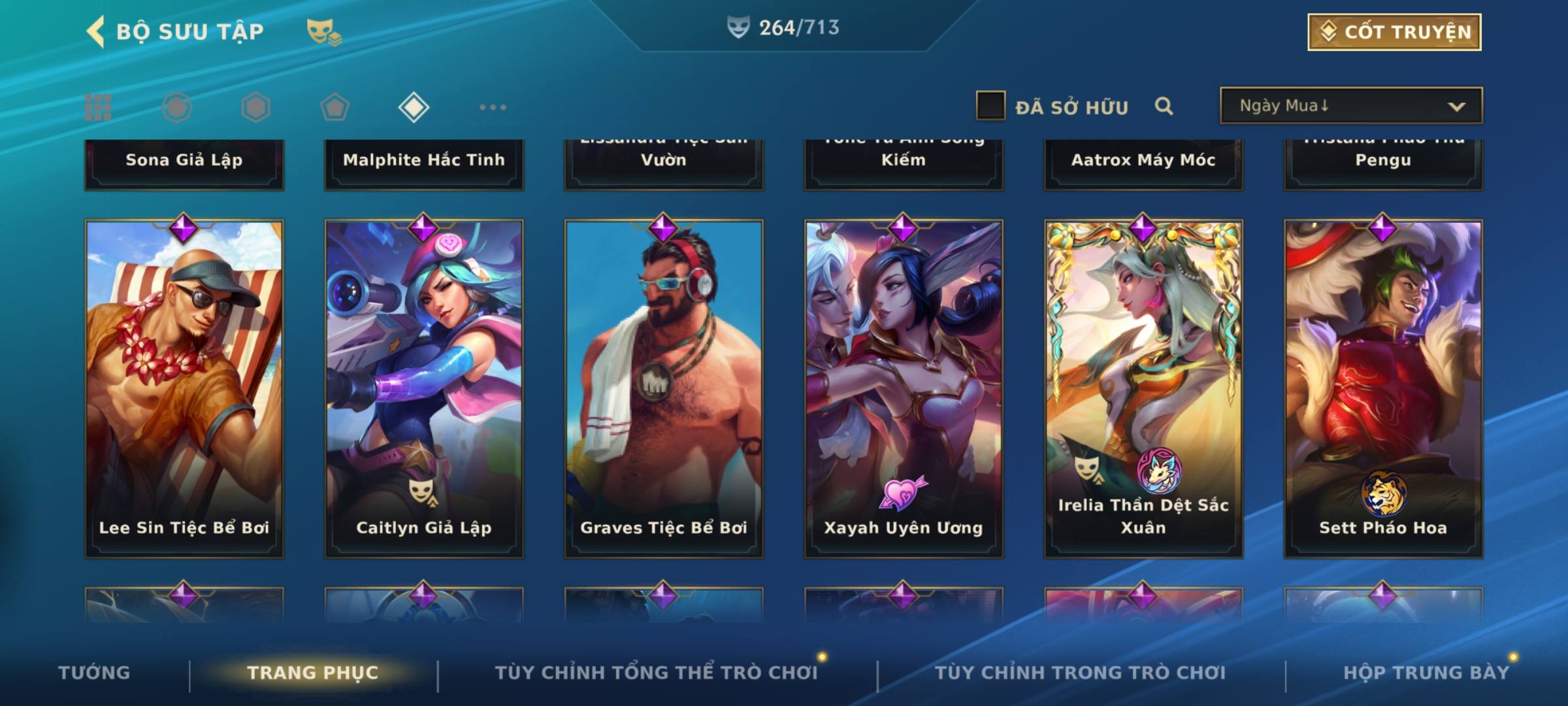Open the skin search magnifier
This screenshot has height=706, width=1568.
pyautogui.click(x=1164, y=106)
